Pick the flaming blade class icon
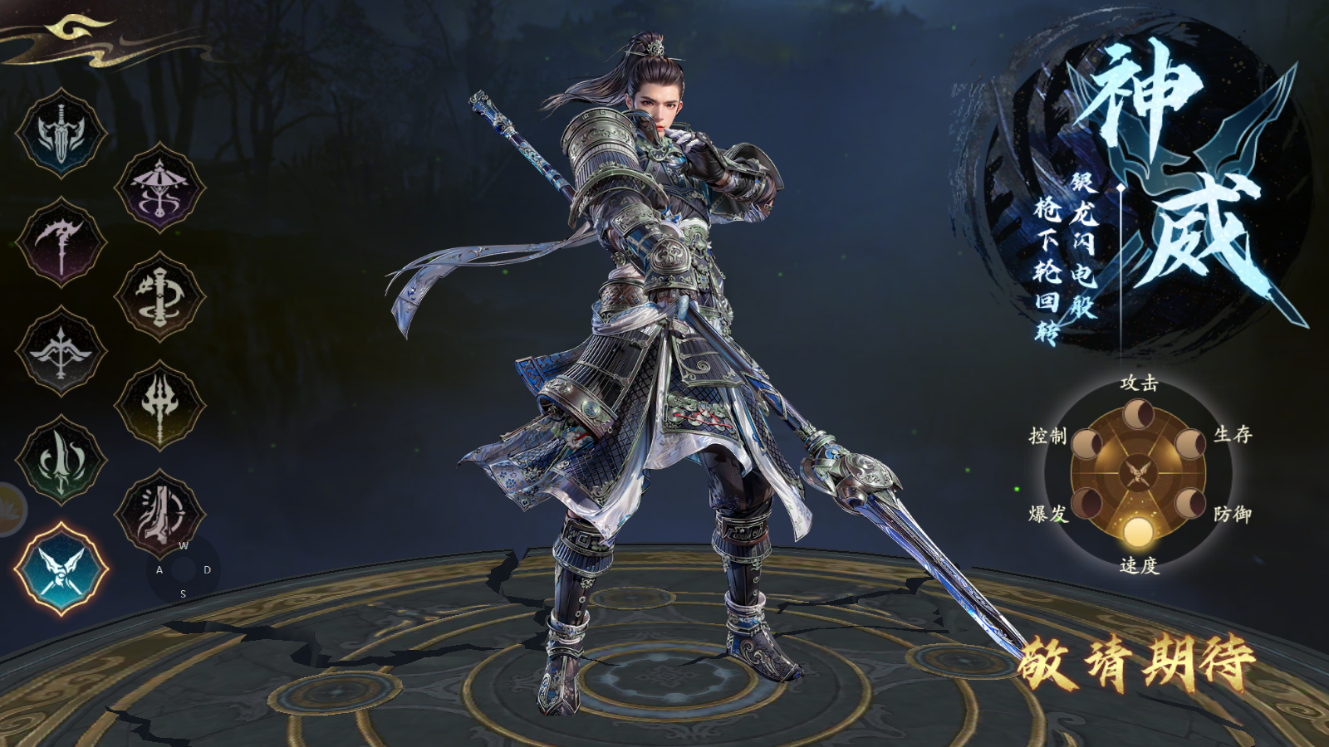This screenshot has width=1329, height=747. click(61, 461)
